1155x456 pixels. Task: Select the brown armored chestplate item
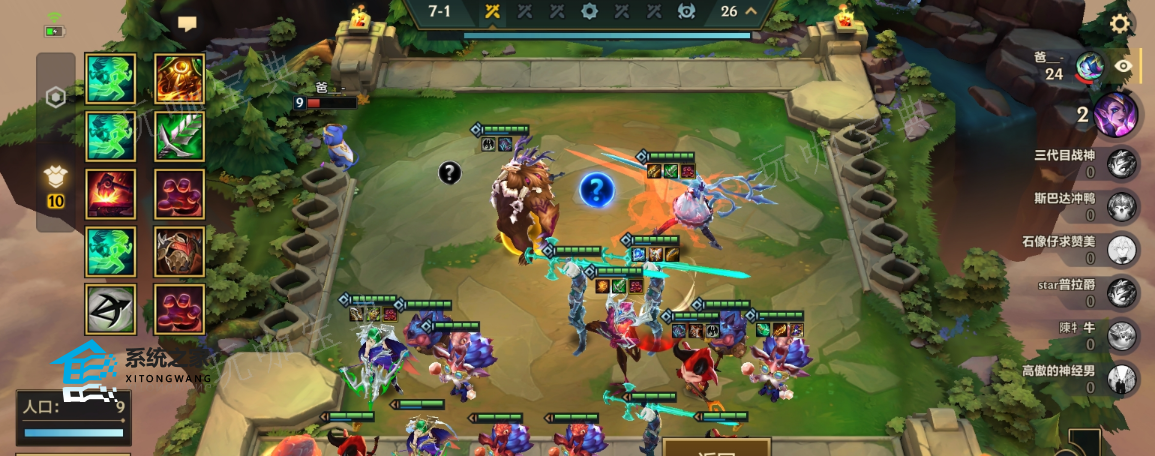[x=180, y=252]
